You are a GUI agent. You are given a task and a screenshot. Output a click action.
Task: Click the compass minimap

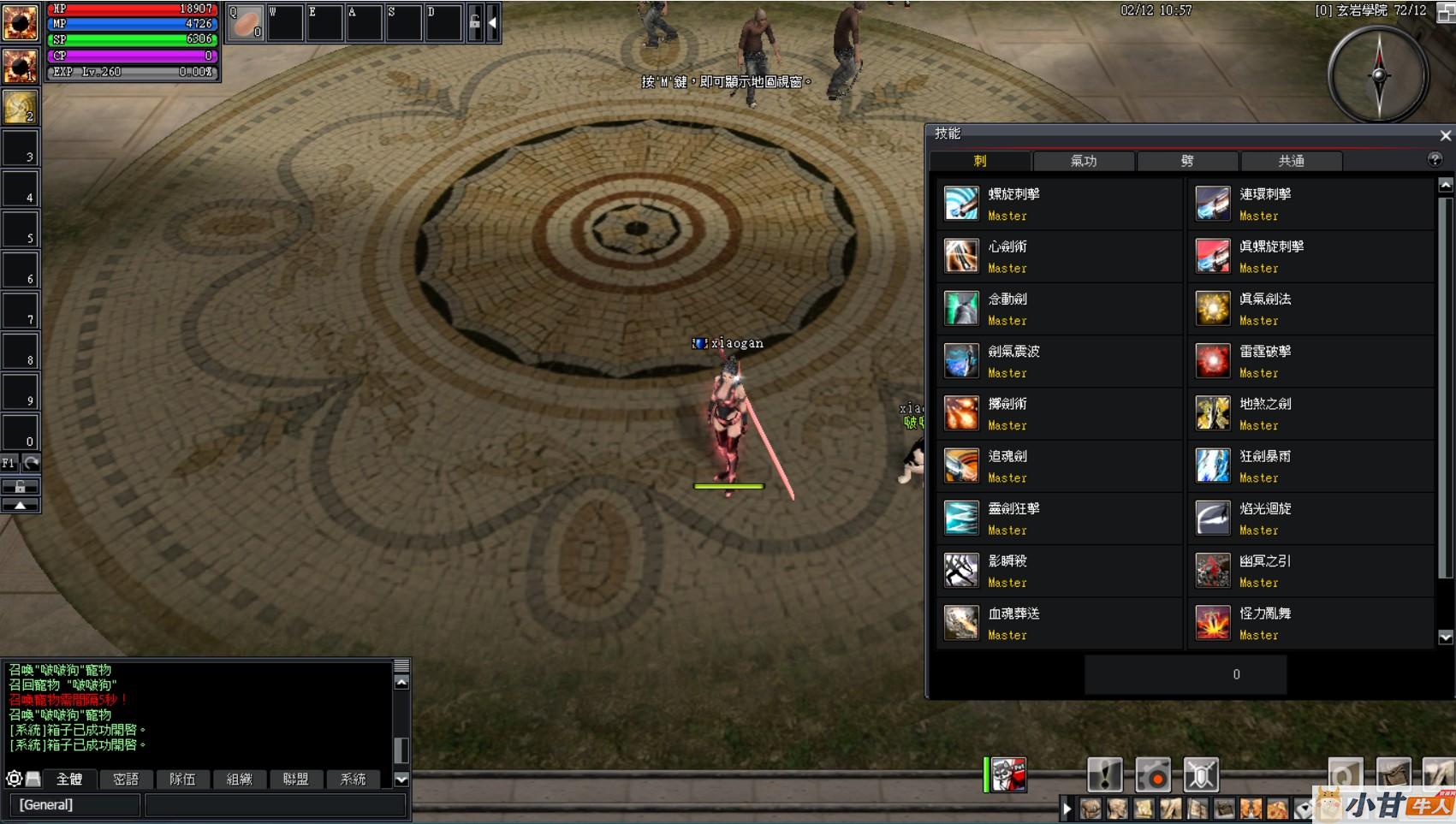pos(1378,74)
